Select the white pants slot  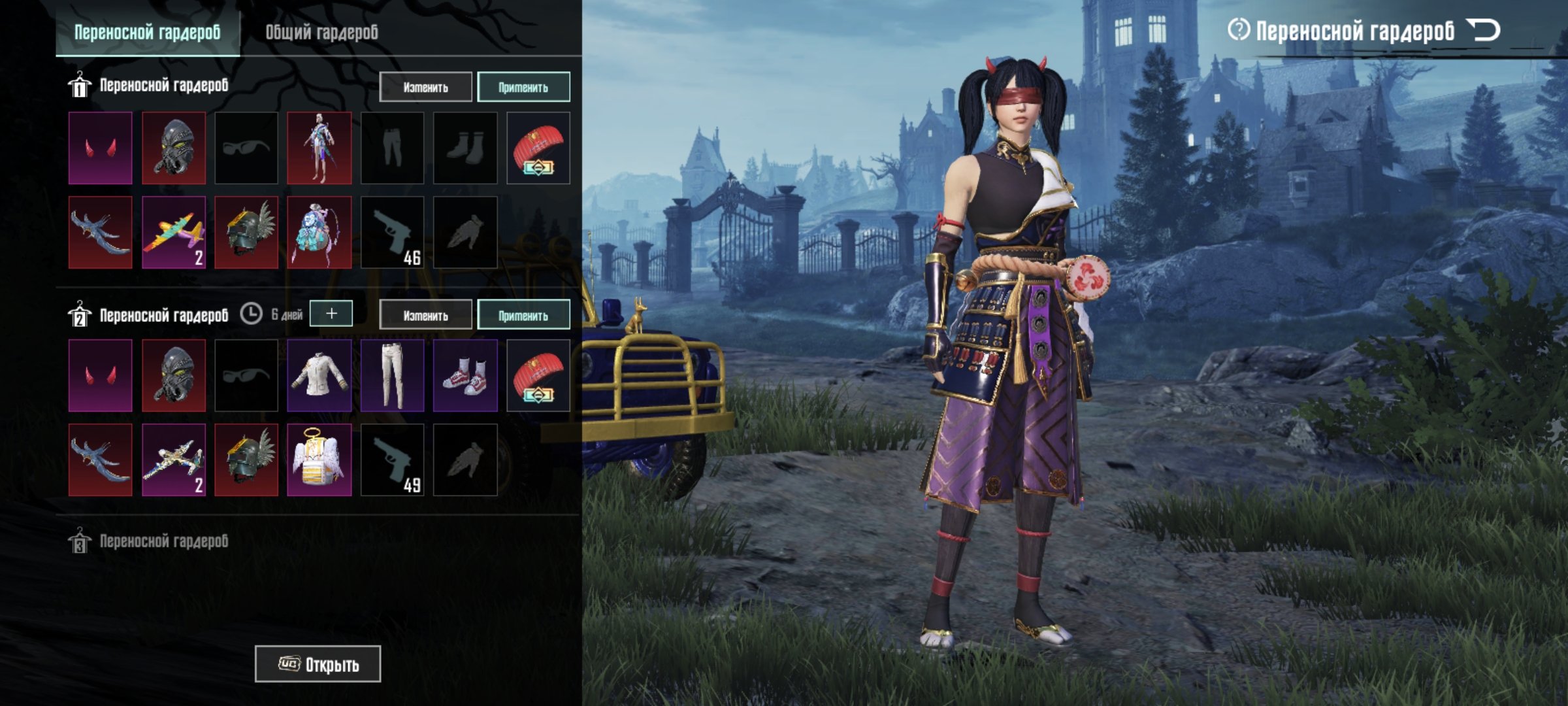[392, 375]
